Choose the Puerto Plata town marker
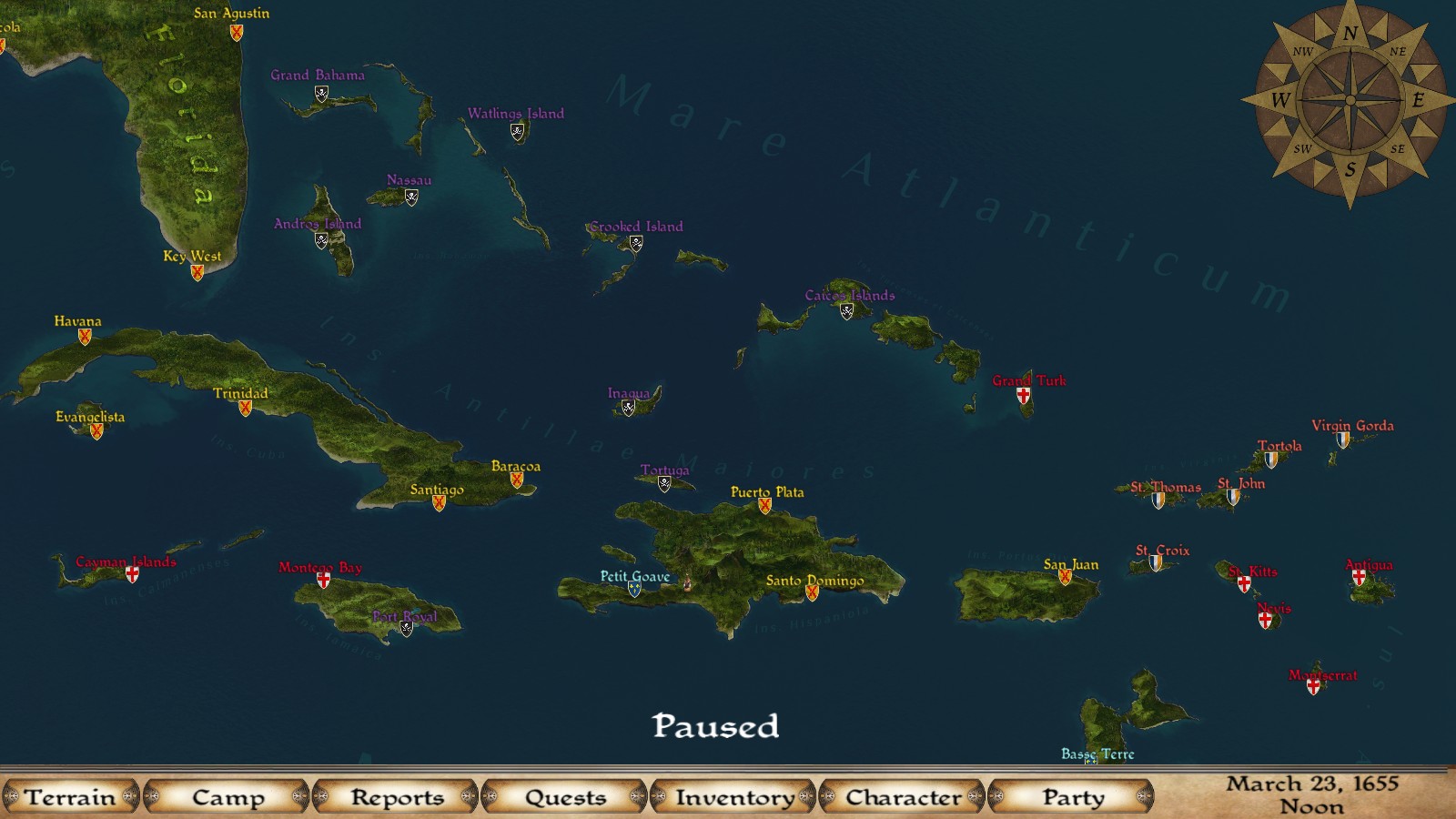The height and width of the screenshot is (819, 1456). tap(764, 506)
